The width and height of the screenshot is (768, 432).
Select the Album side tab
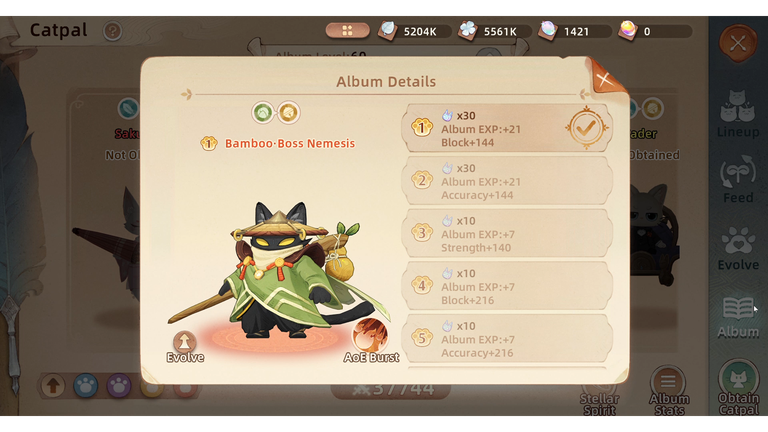point(738,315)
